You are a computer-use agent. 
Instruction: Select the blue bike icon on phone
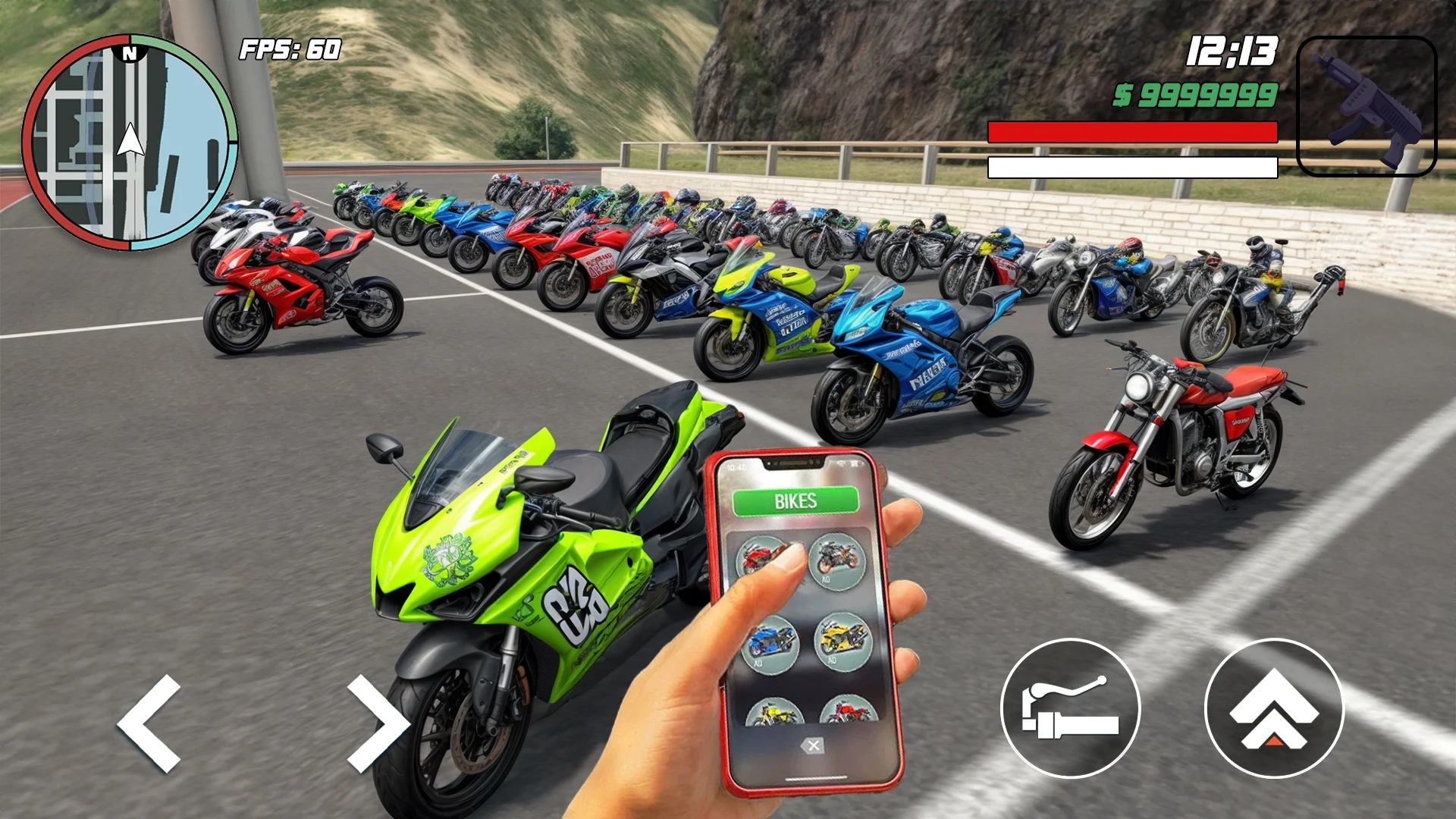pyautogui.click(x=770, y=644)
